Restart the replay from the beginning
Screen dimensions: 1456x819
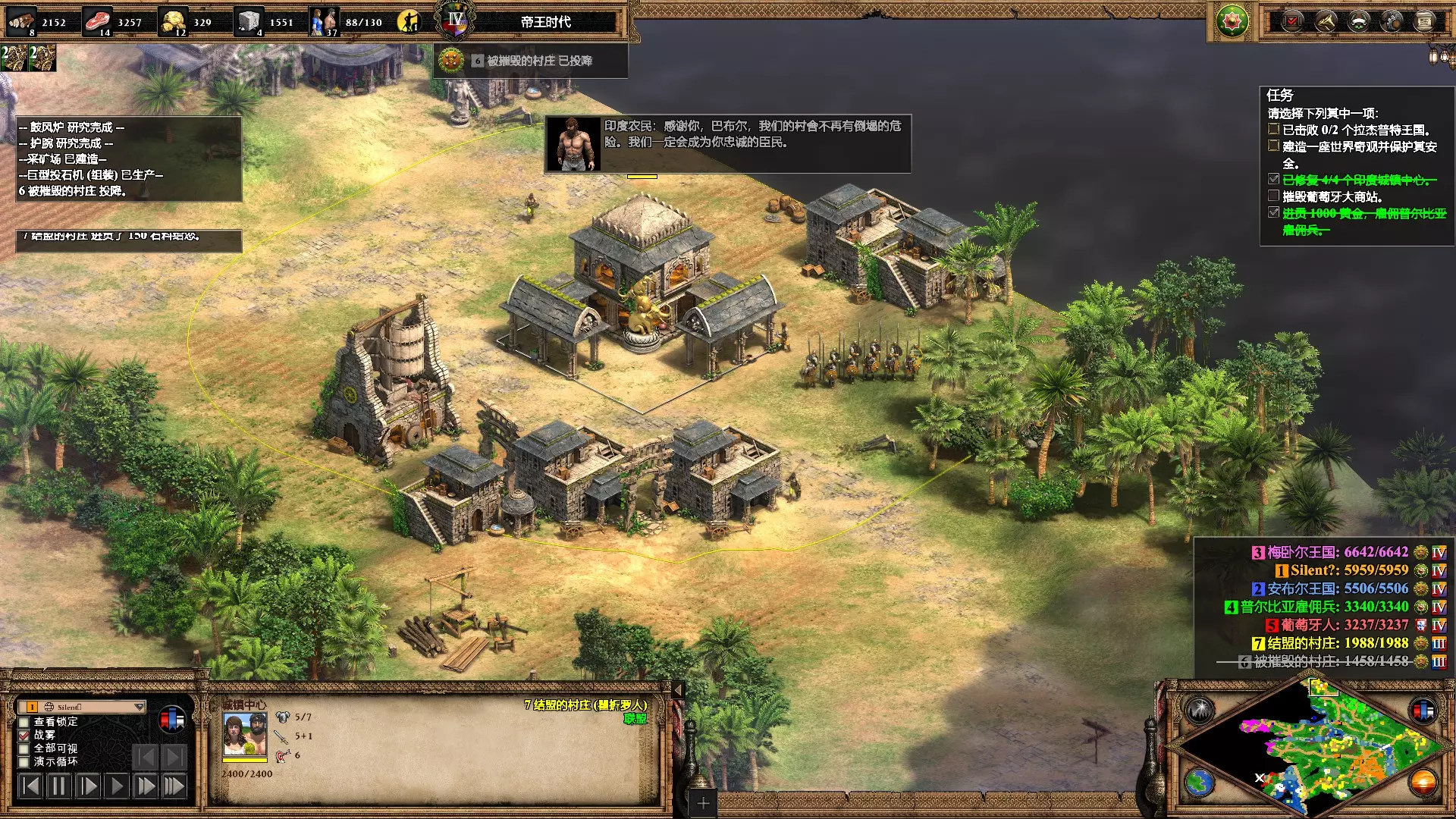(x=30, y=786)
